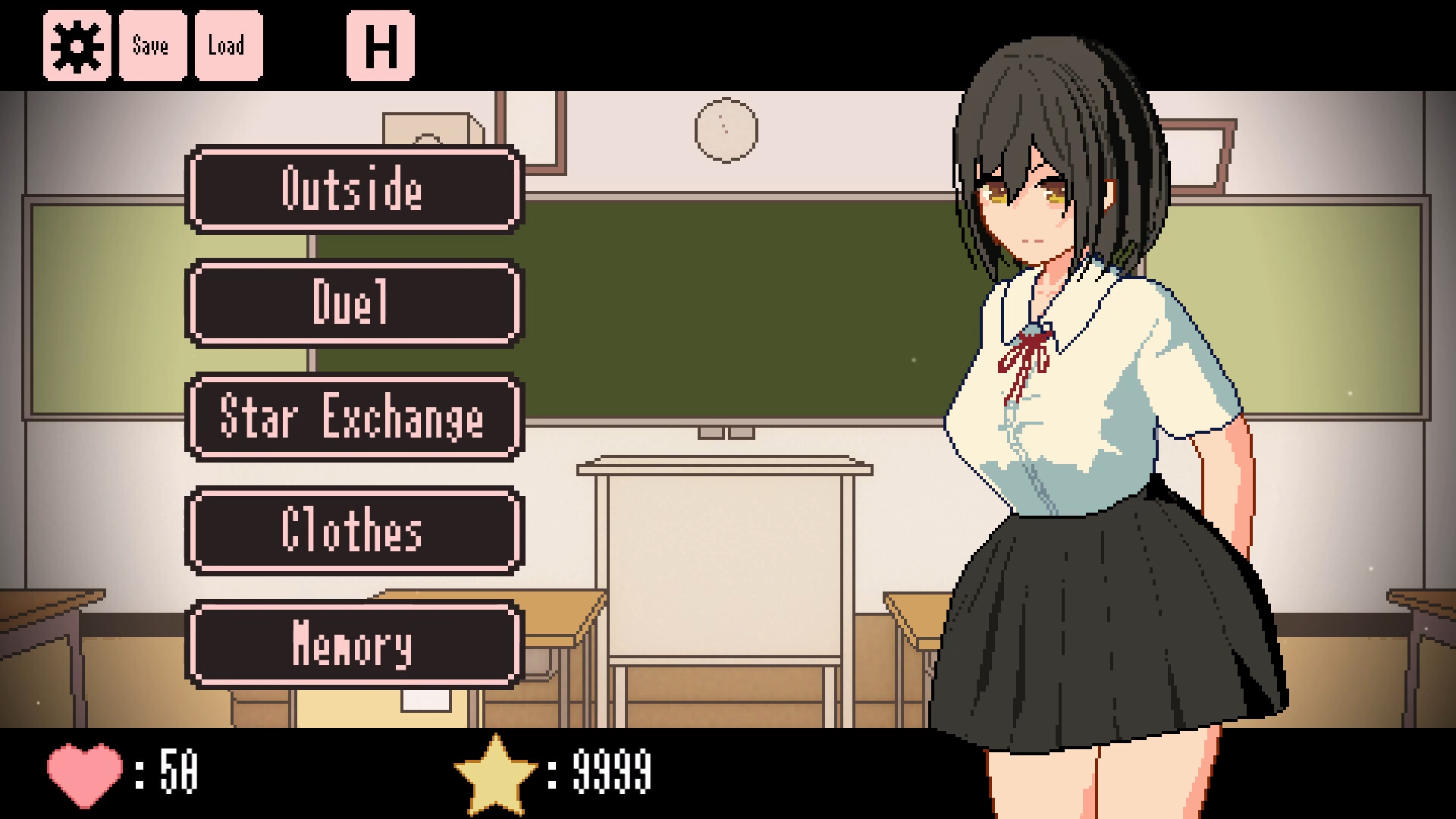Click the Save button
Viewport: 1456px width, 819px height.
coord(152,45)
